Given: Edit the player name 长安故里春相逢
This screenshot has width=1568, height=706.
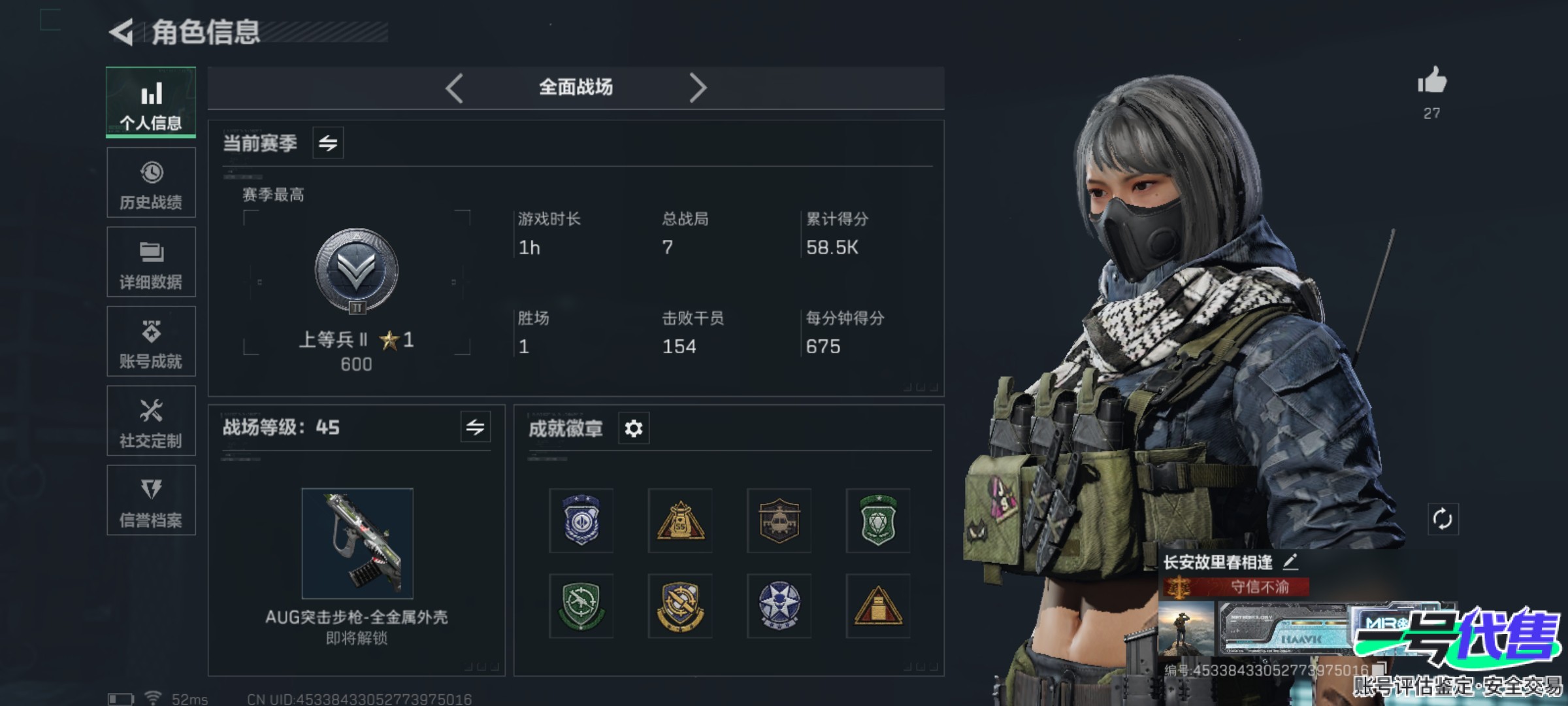Looking at the screenshot, I should click(1290, 562).
